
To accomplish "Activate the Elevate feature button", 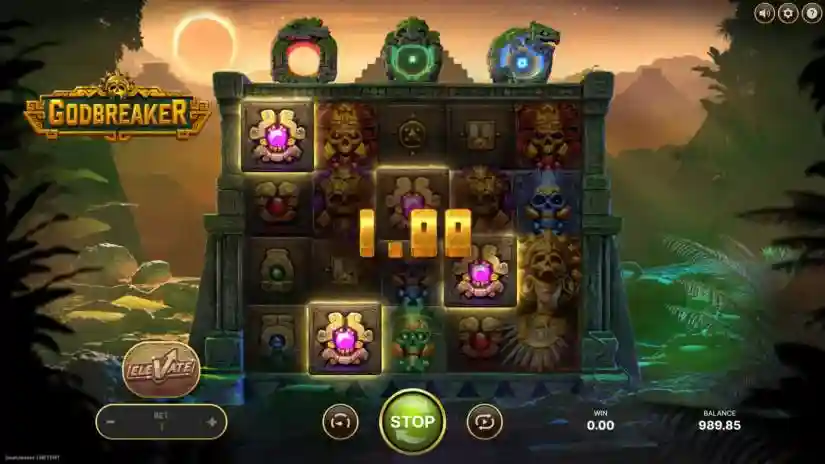I will [161, 368].
